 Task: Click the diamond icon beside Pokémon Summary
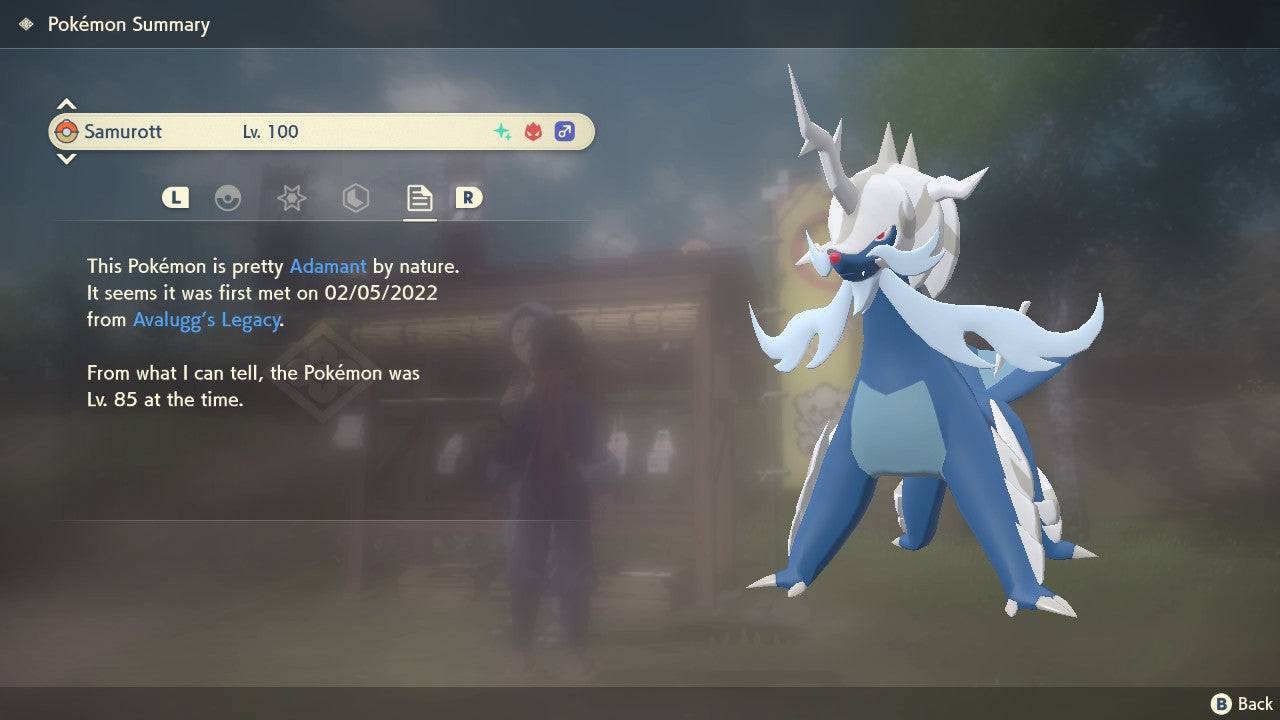point(25,23)
